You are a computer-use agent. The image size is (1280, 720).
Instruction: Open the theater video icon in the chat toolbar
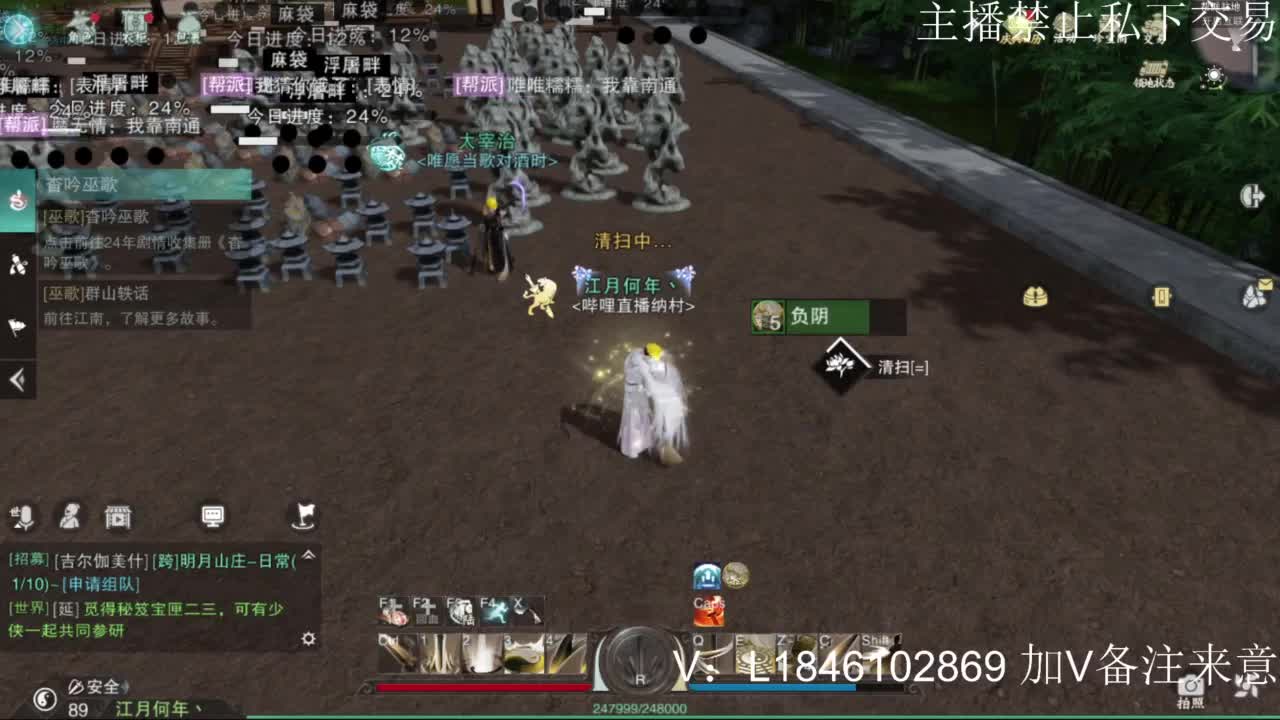pos(117,518)
